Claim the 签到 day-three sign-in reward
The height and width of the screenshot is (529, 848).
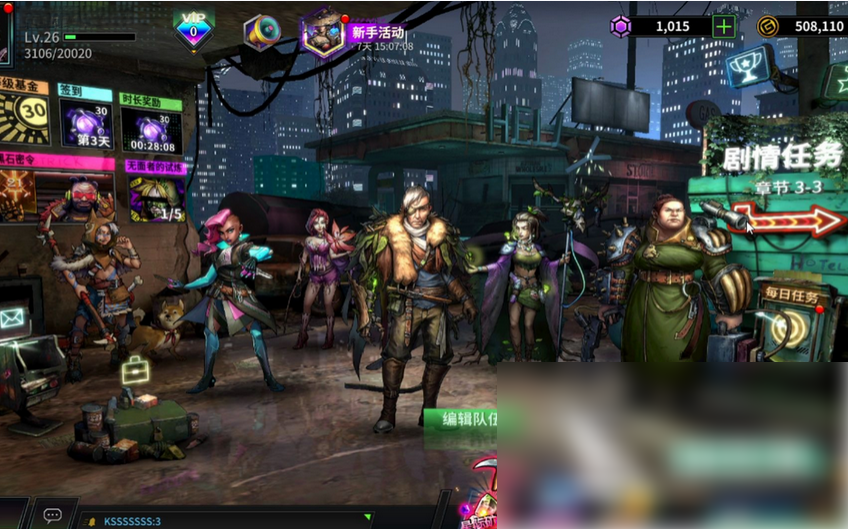pos(85,127)
